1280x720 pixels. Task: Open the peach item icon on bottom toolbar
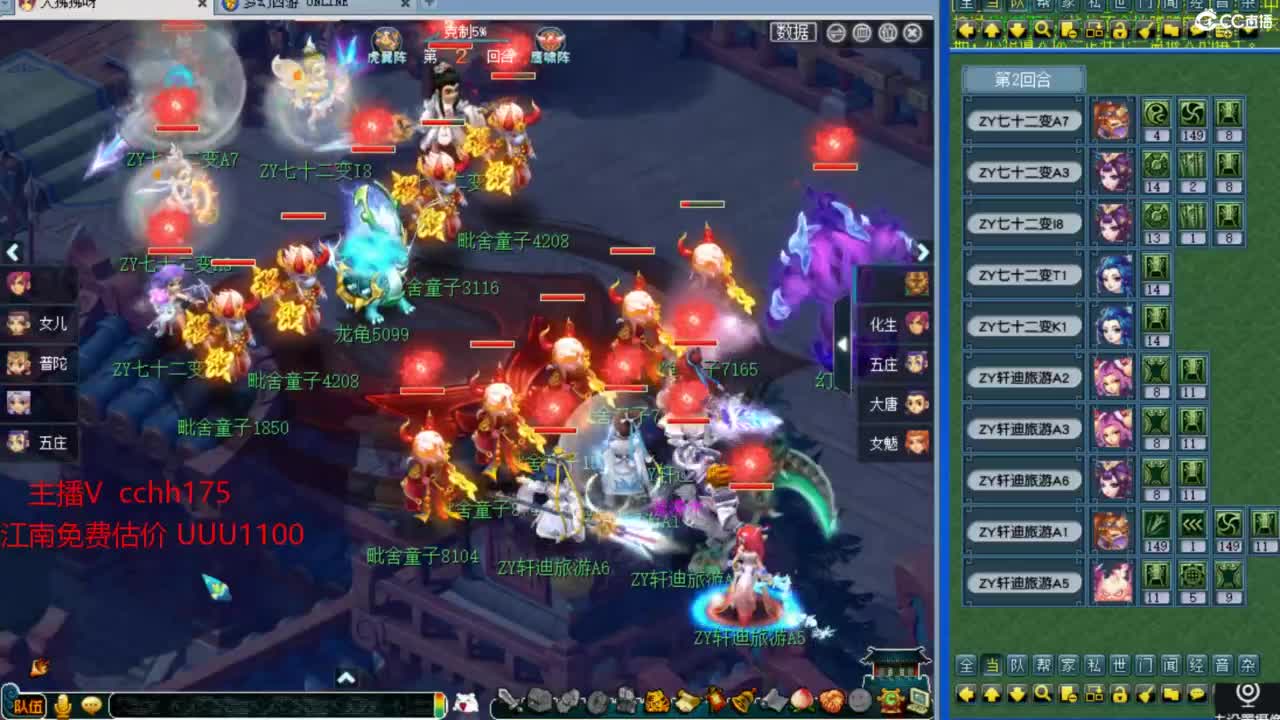pos(800,700)
